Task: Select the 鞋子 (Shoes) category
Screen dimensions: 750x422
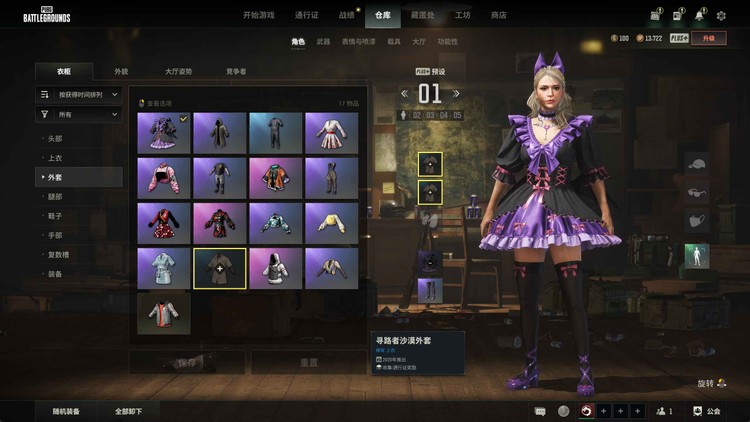Action: [56, 216]
